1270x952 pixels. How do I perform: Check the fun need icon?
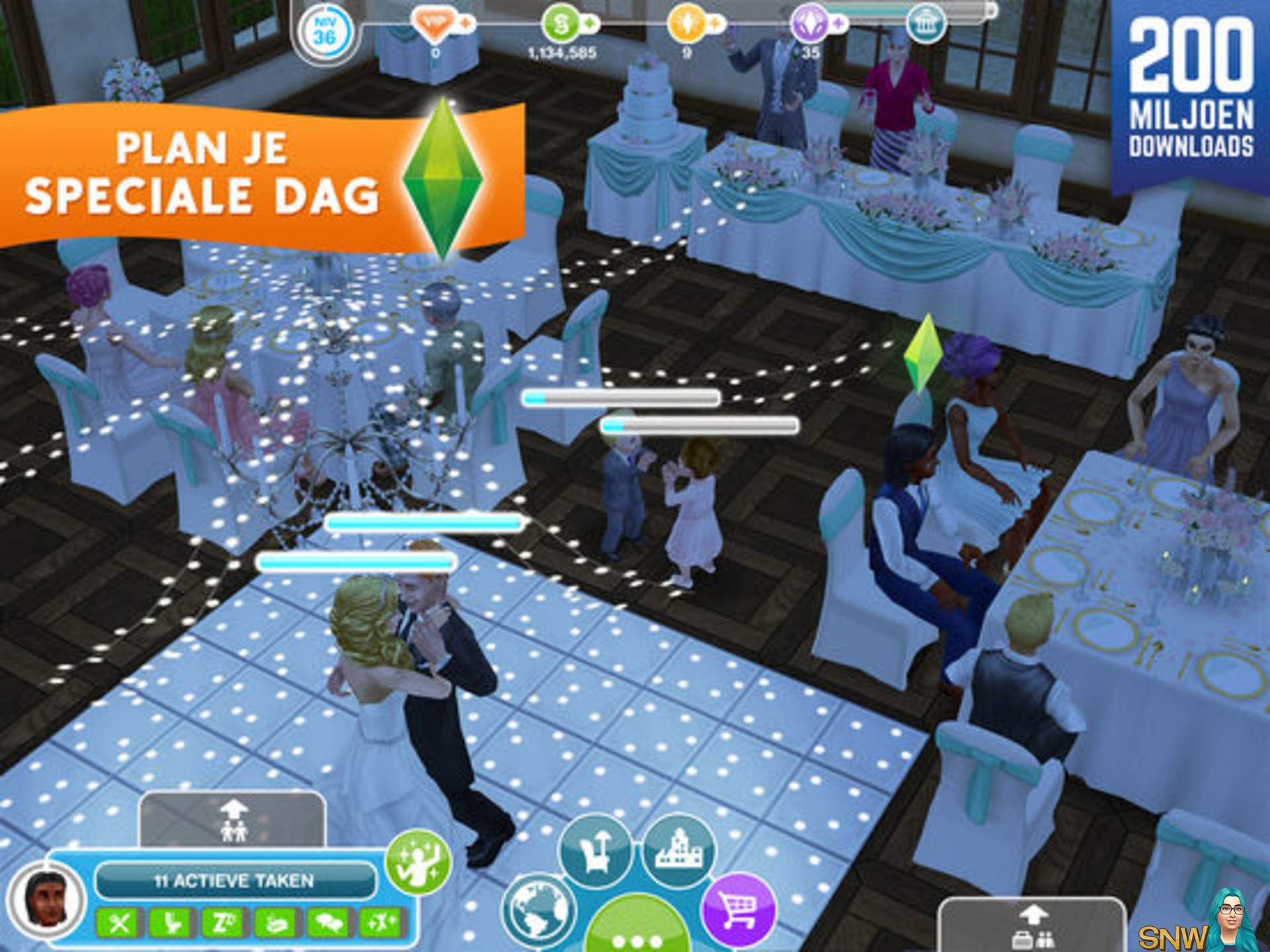click(x=380, y=923)
